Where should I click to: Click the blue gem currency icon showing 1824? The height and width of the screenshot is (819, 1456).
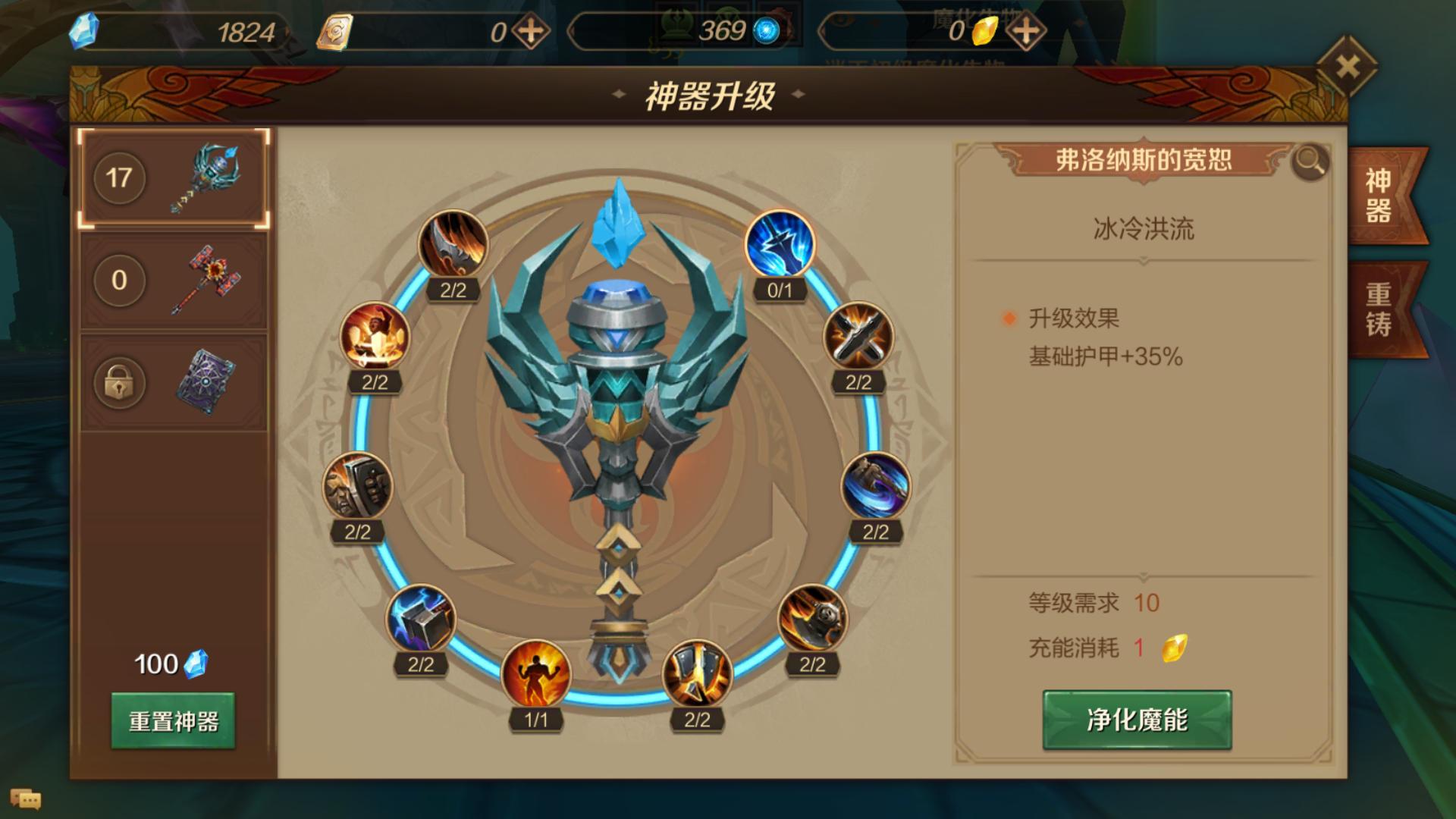point(85,30)
